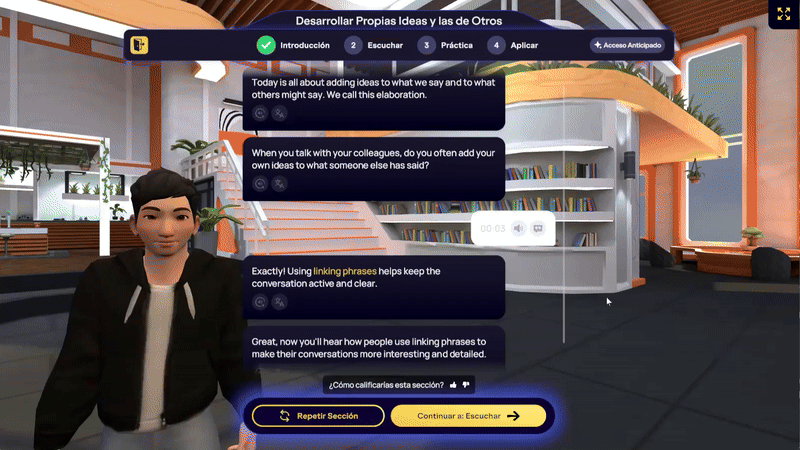Translate the 'Exactly!' linking phrases message
This screenshot has height=450, width=800.
click(279, 301)
